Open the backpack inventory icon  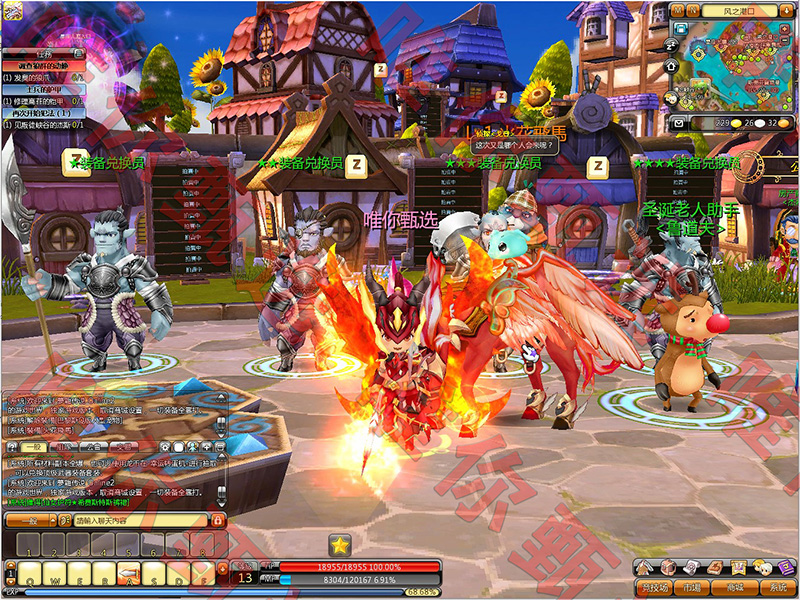(670, 568)
